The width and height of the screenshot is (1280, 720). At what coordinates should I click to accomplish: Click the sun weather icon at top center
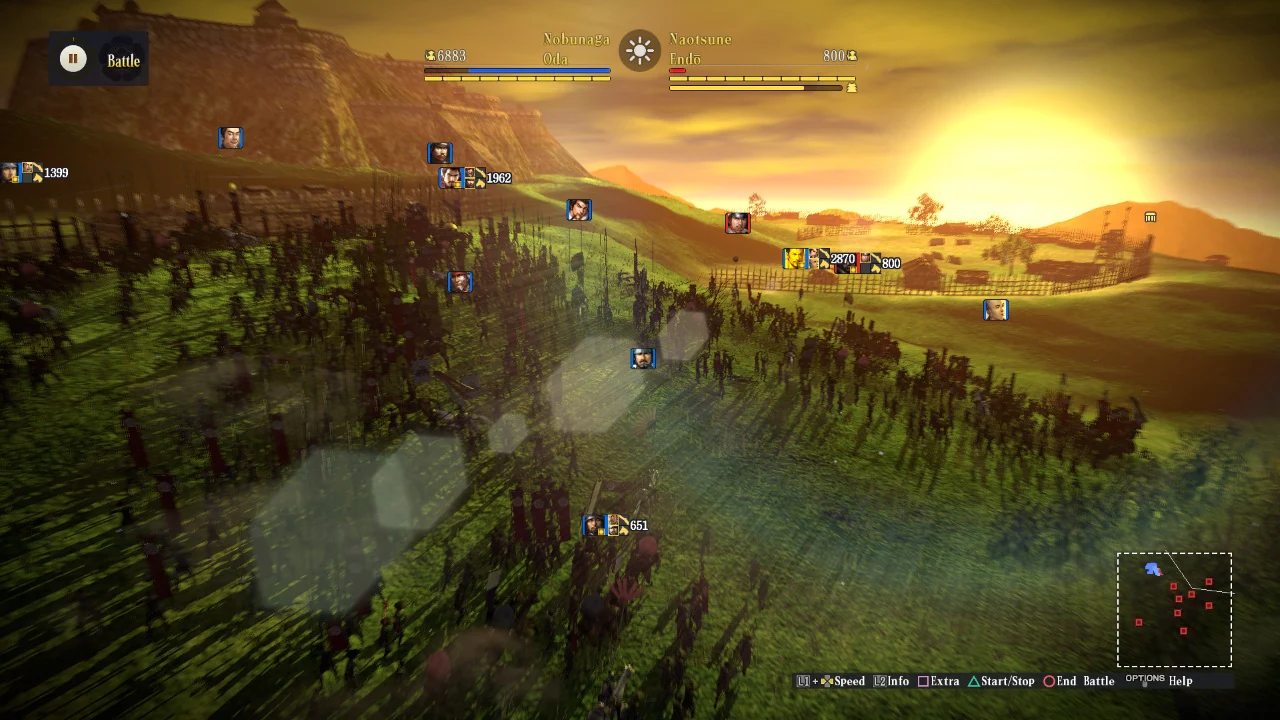[638, 51]
